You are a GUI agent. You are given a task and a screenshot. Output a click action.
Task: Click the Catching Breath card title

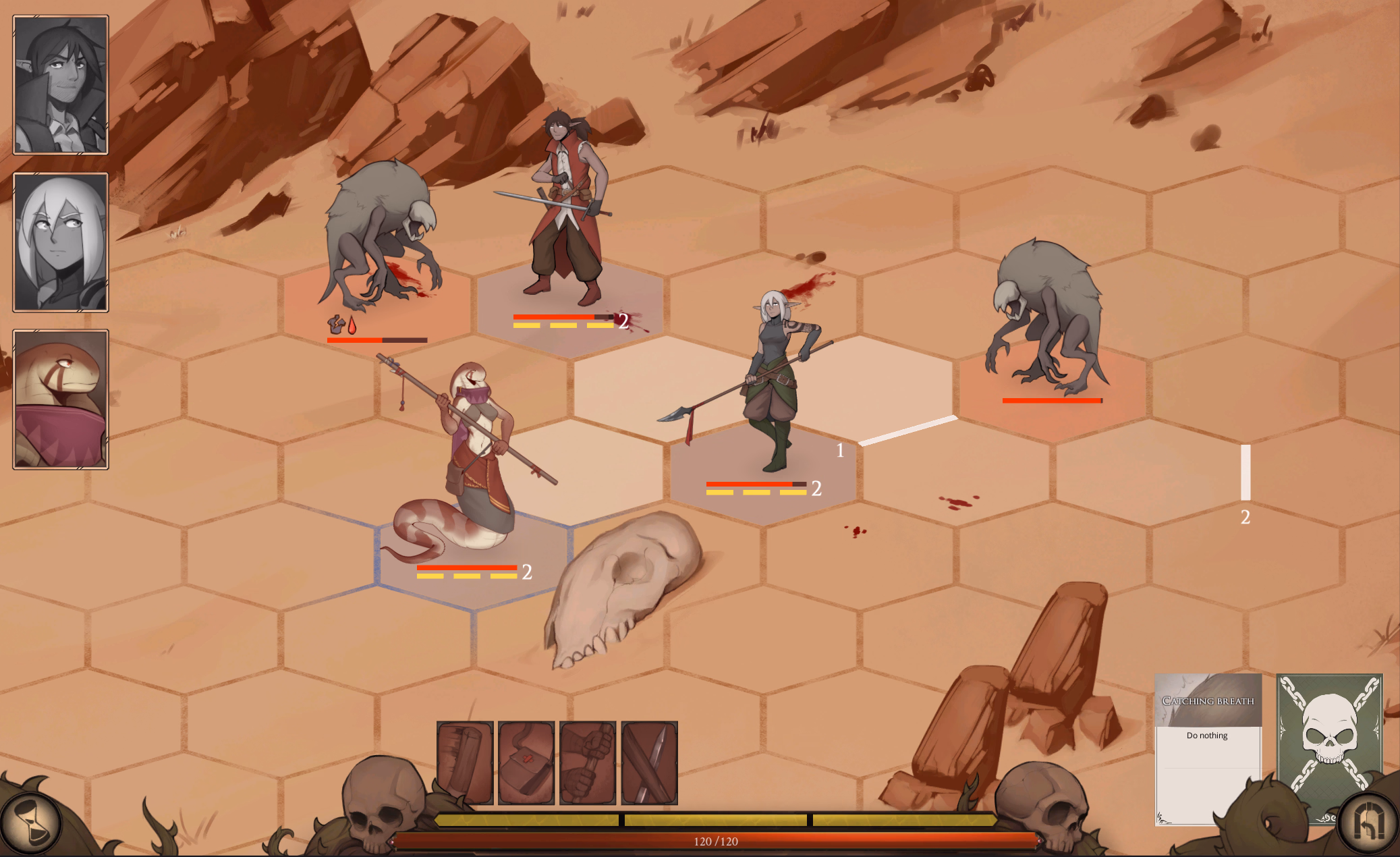(1207, 700)
